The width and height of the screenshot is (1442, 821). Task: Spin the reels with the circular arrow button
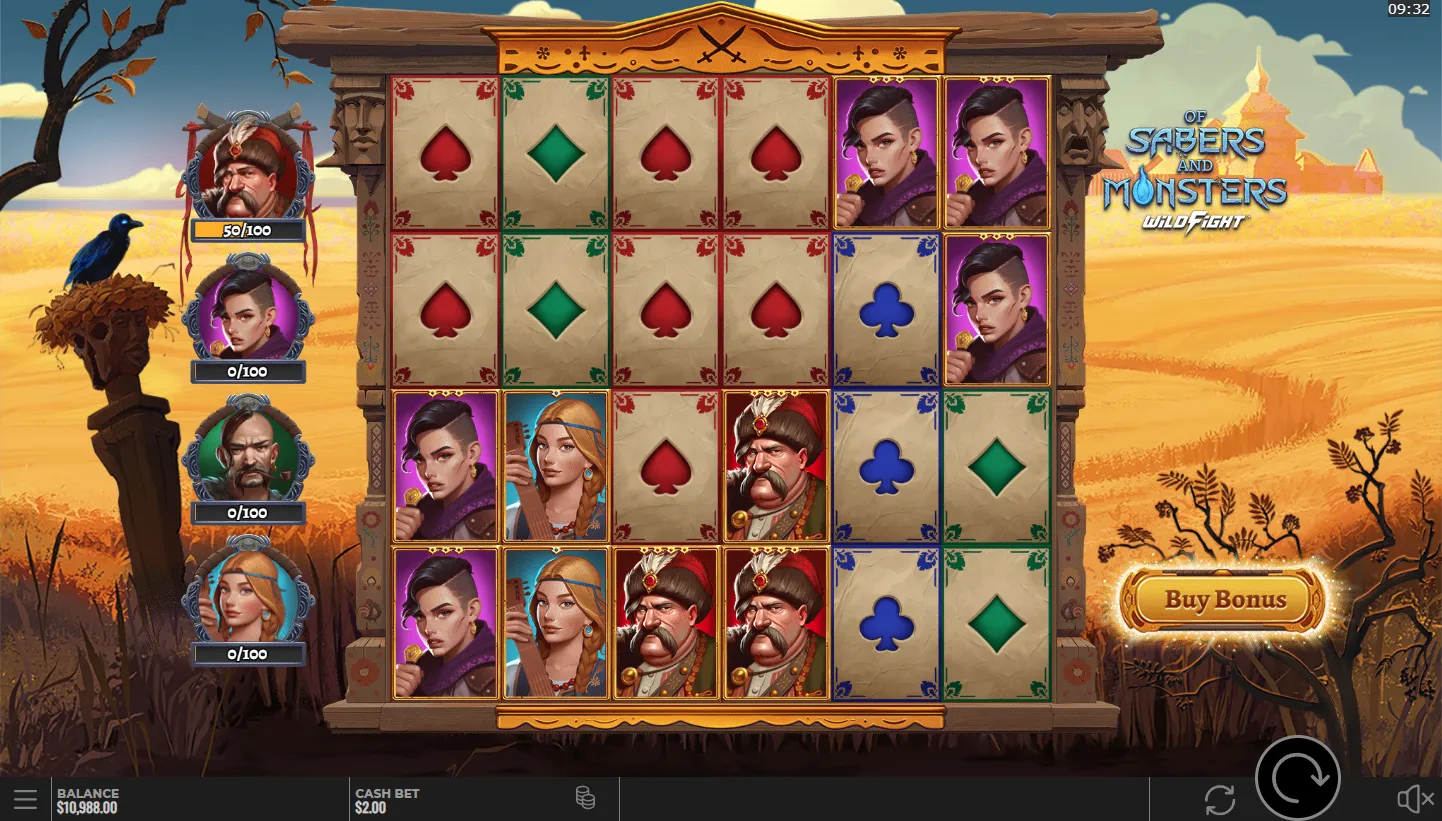(1297, 778)
